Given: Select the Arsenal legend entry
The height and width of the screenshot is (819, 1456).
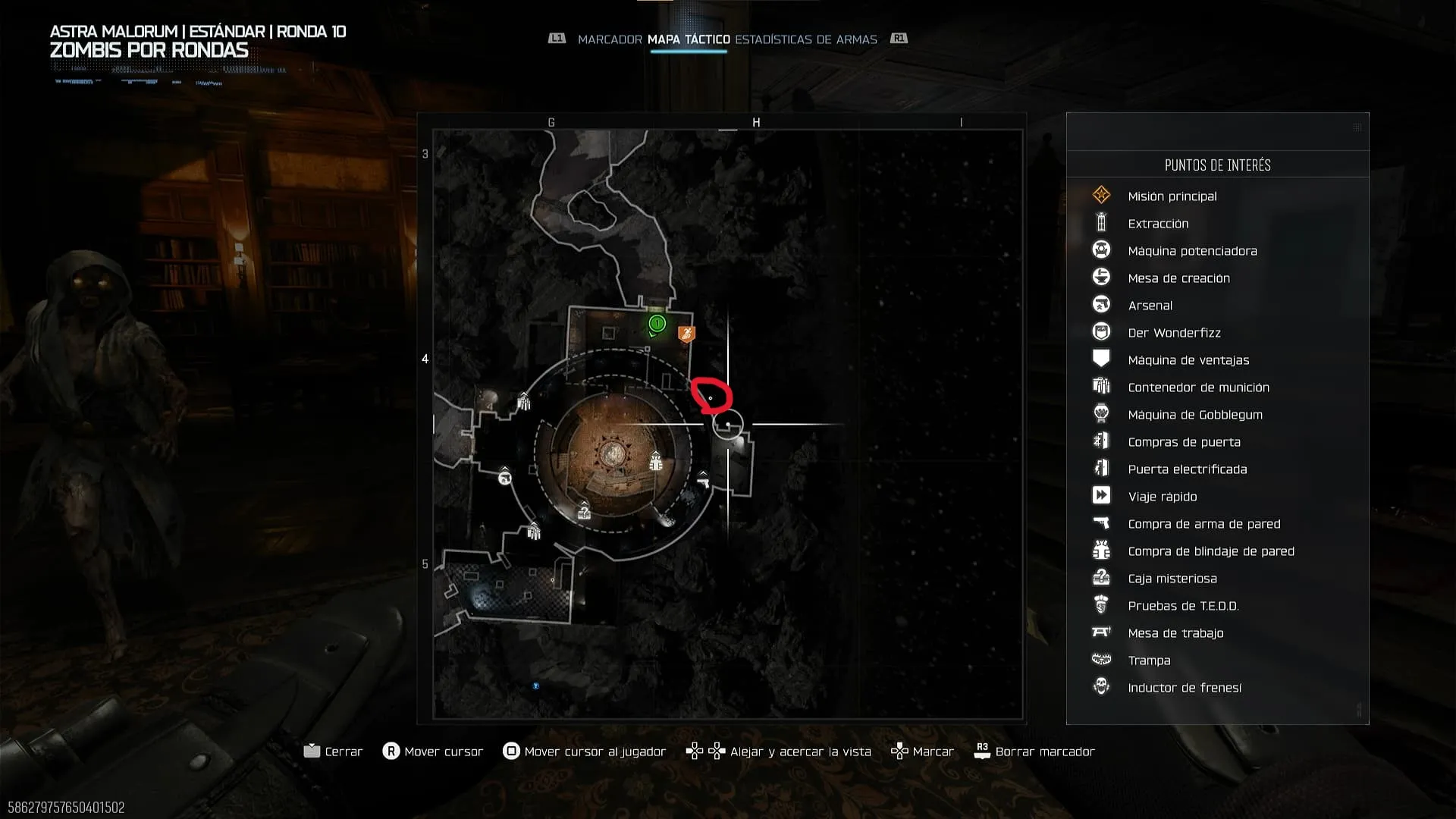Looking at the screenshot, I should click(1150, 306).
